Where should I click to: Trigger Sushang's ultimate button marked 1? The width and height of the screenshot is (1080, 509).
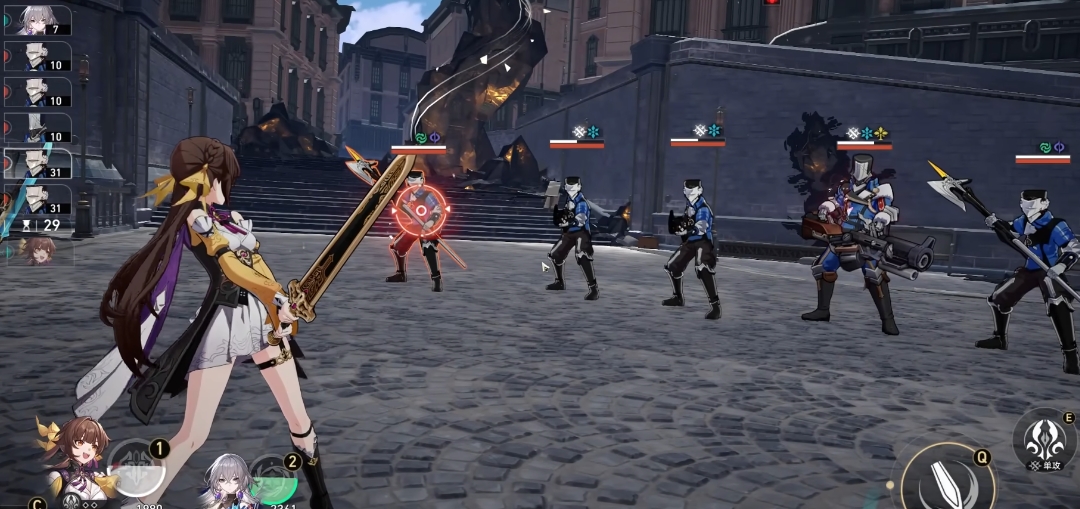click(x=136, y=468)
